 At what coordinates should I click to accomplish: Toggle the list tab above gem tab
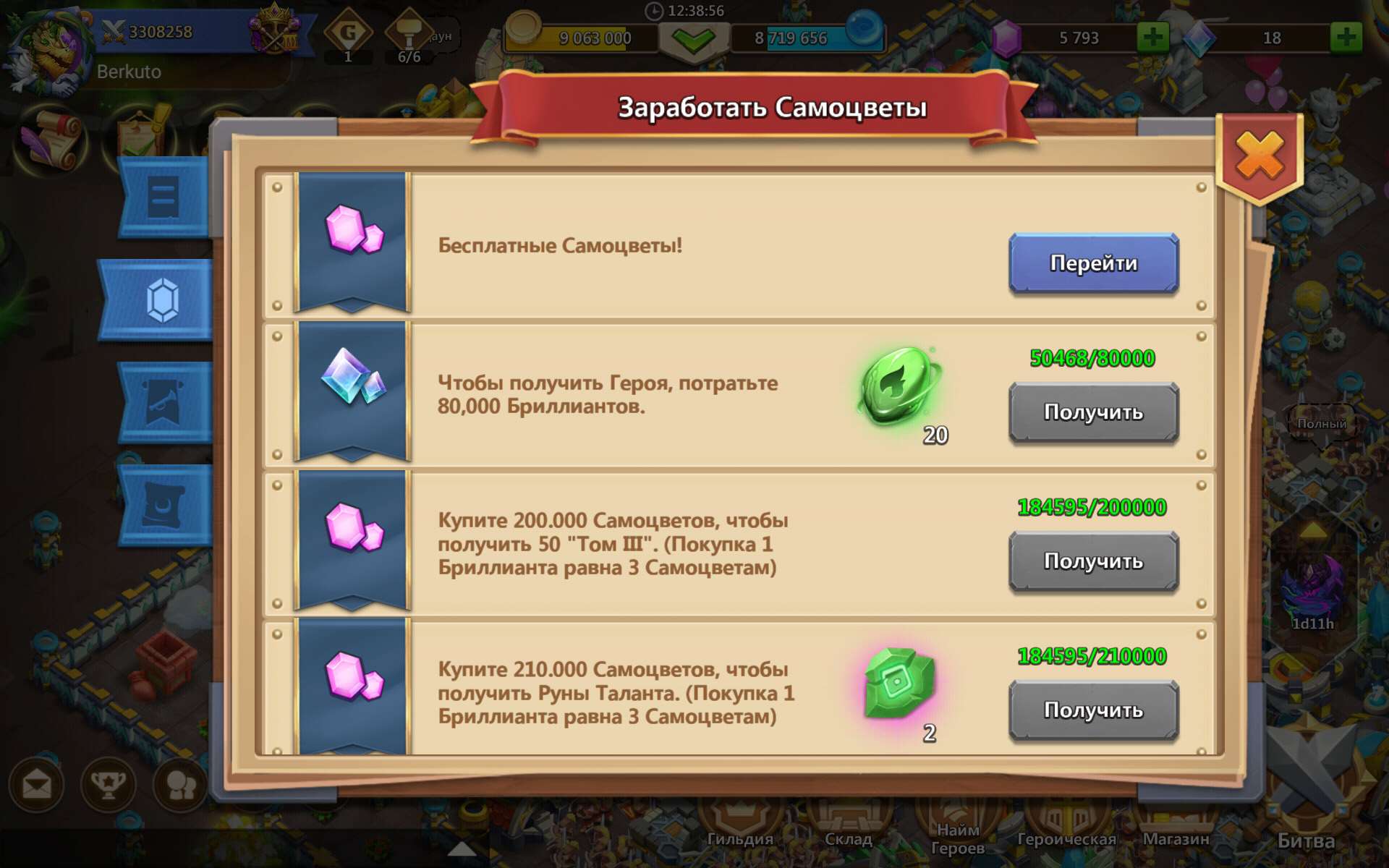[162, 197]
